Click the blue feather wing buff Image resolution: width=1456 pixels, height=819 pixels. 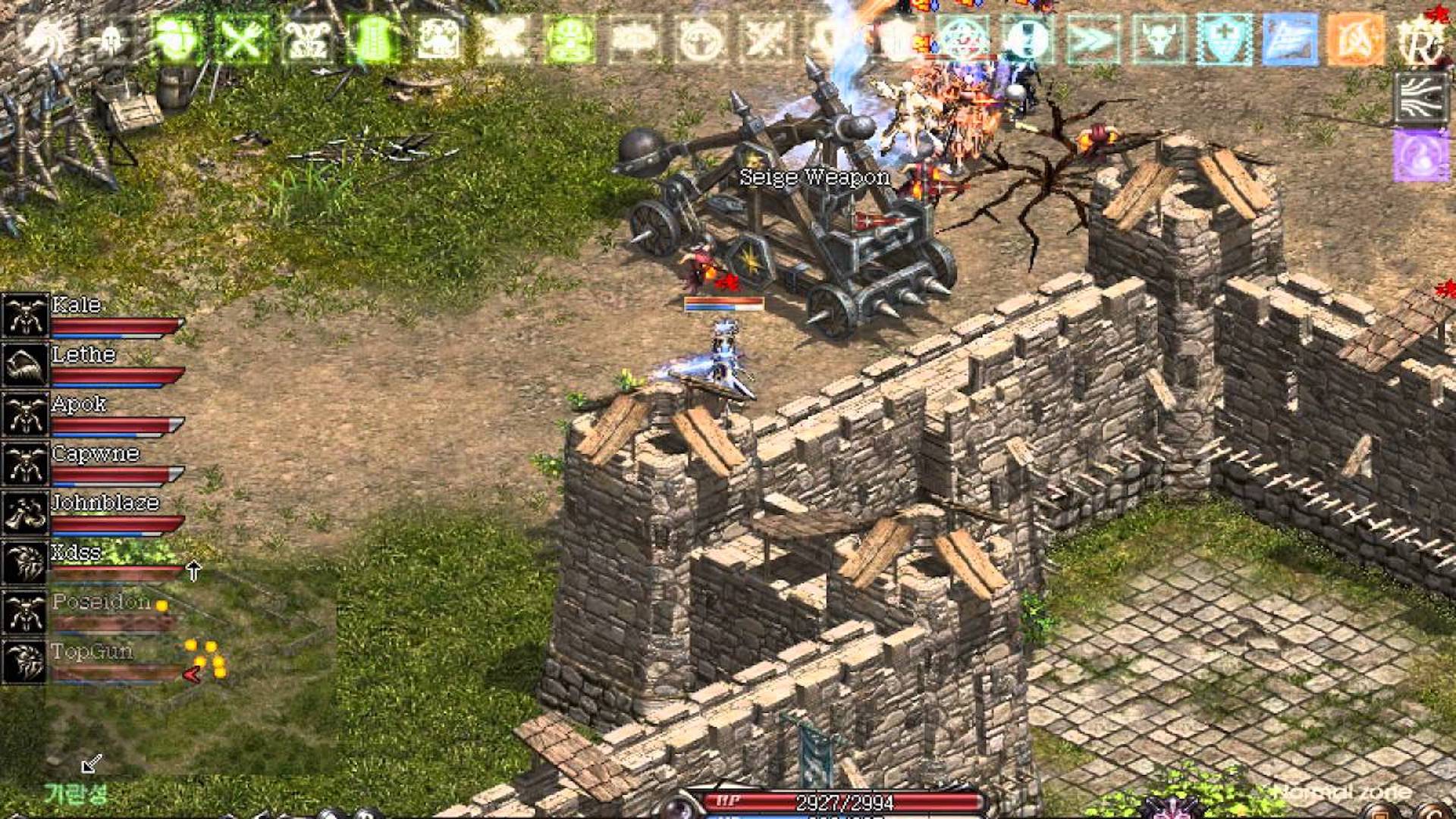1288,38
